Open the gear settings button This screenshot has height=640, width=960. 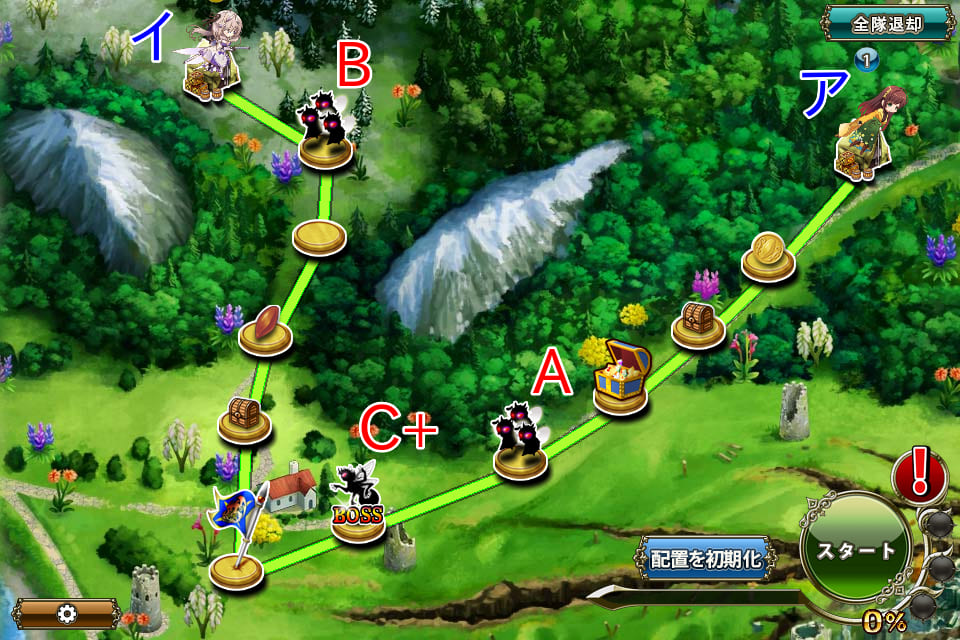[x=68, y=613]
